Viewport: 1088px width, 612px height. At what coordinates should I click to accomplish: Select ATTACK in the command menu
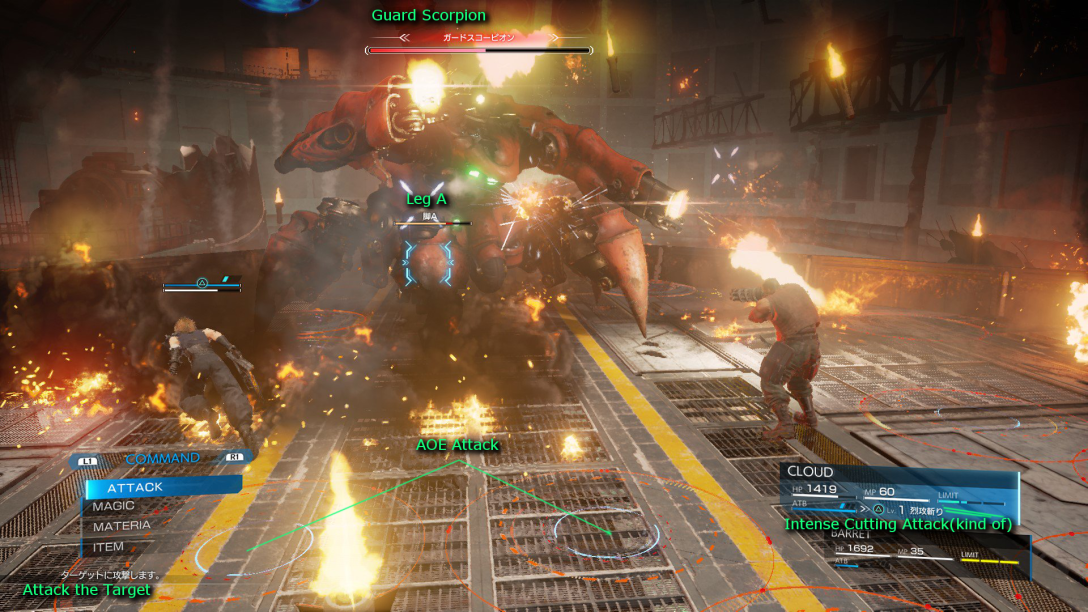point(160,487)
